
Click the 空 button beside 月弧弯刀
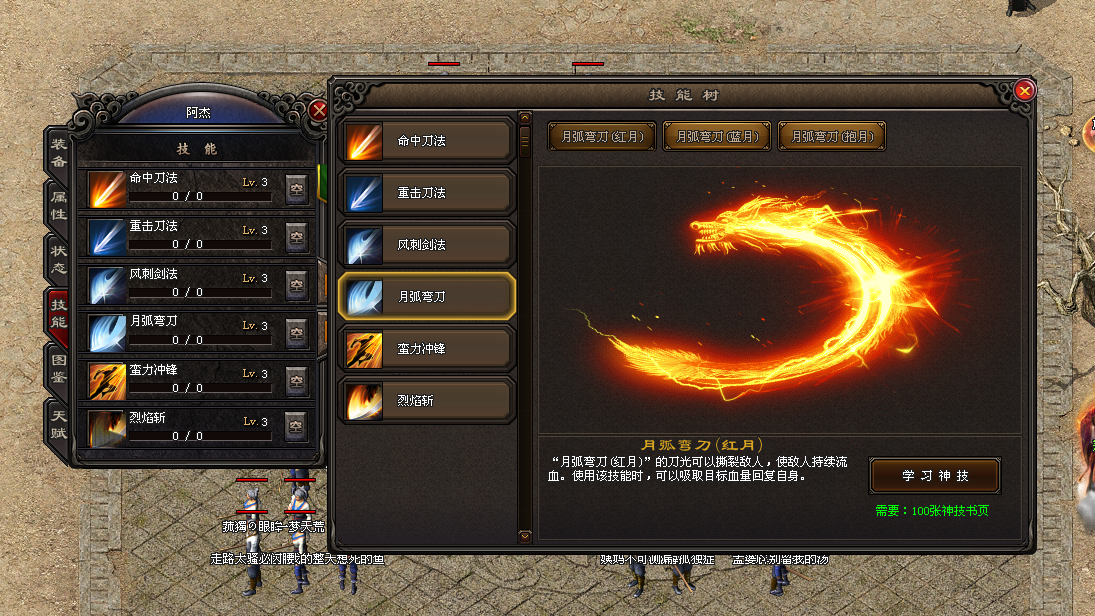click(x=296, y=332)
